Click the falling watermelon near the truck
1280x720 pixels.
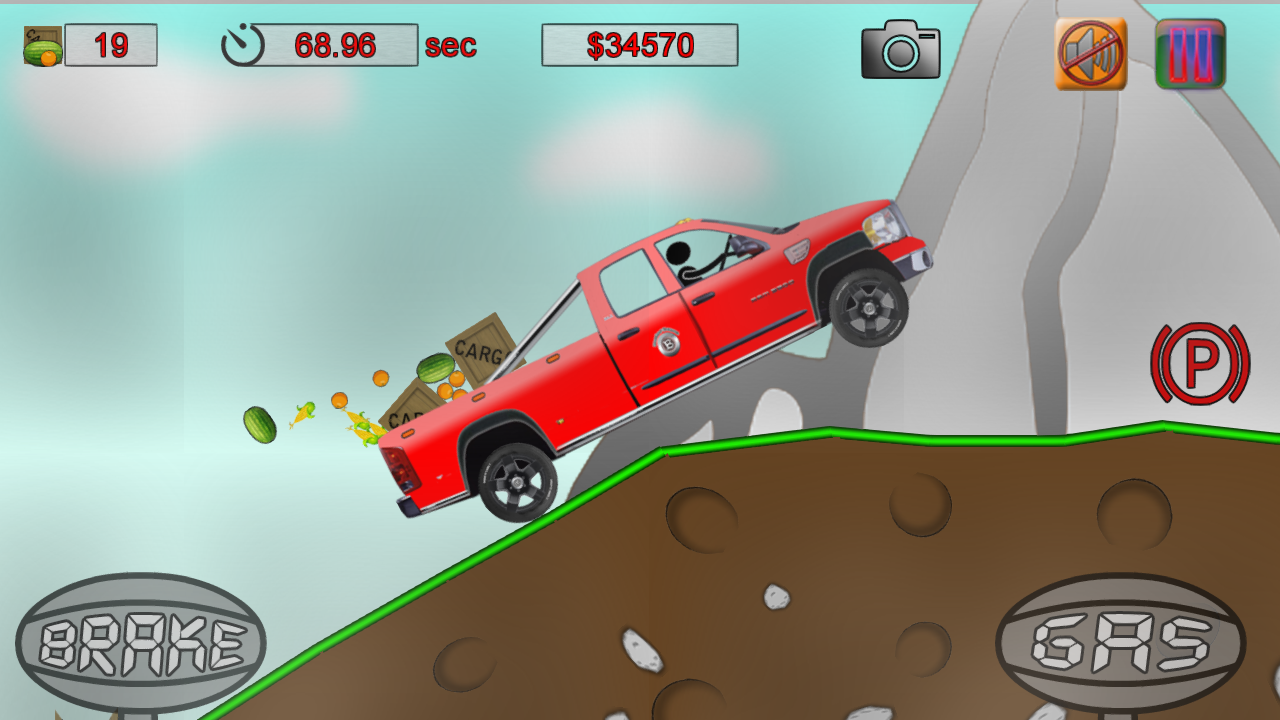(x=258, y=424)
